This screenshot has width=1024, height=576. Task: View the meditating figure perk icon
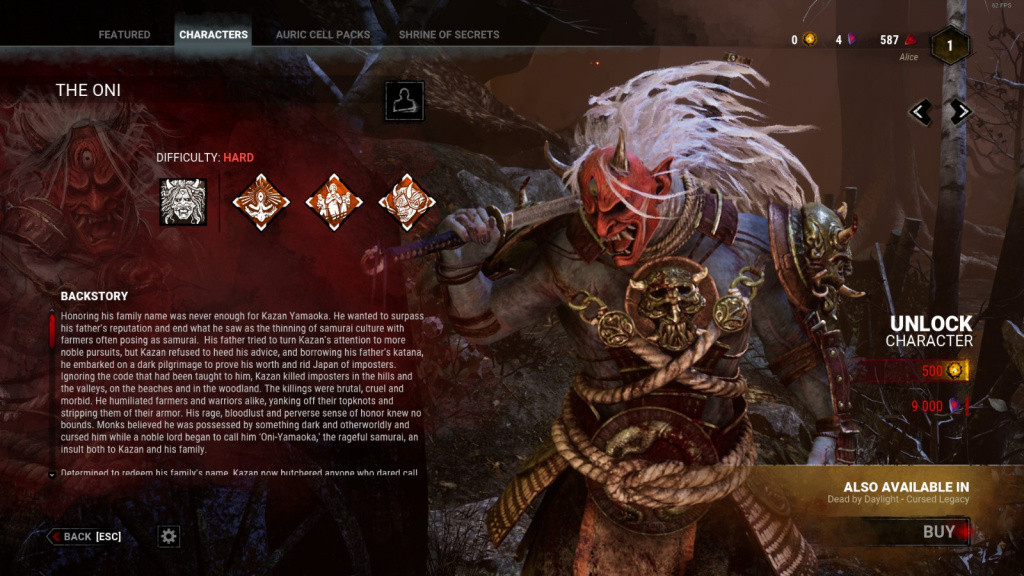[x=261, y=202]
